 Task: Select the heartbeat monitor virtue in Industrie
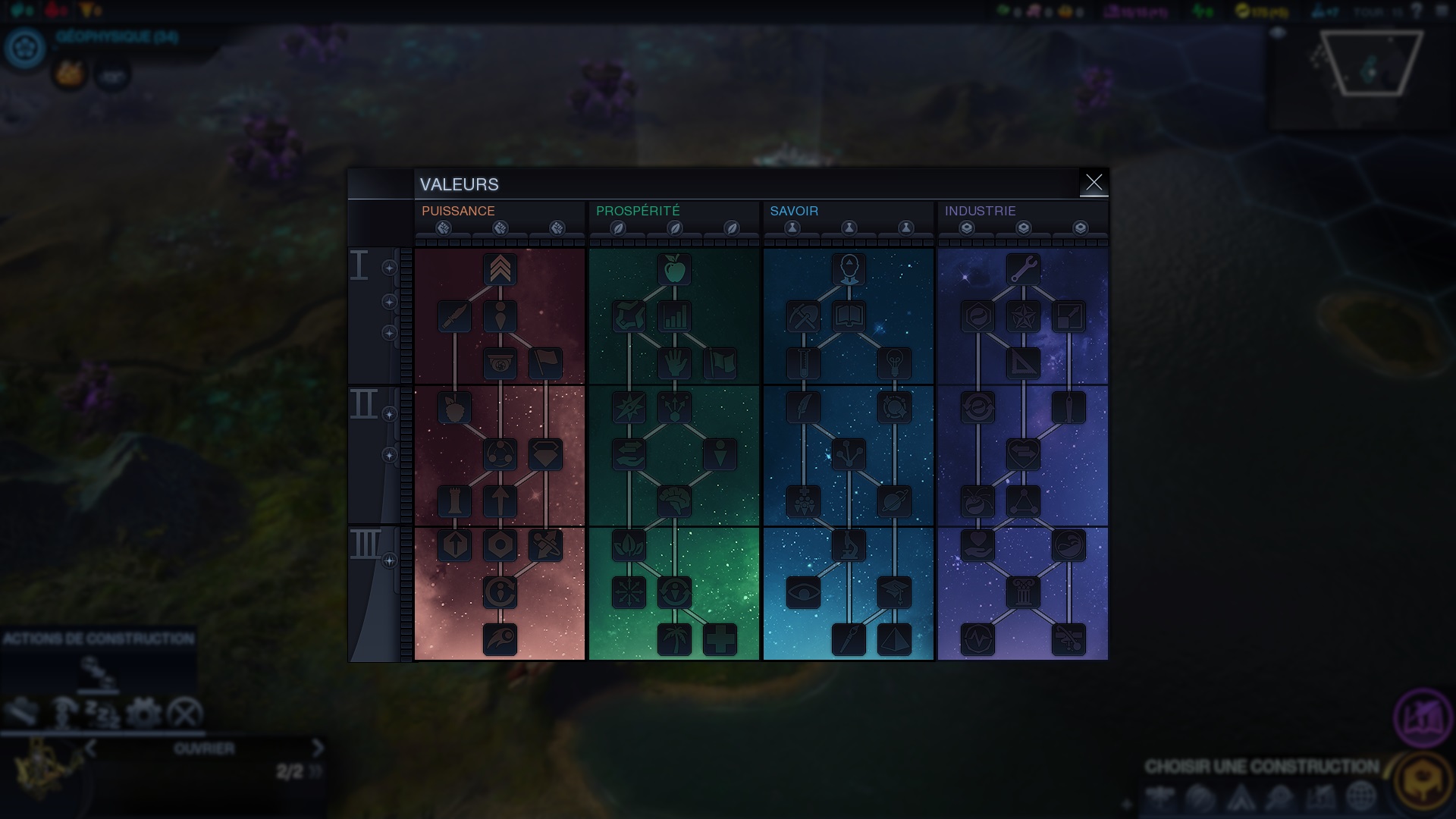(977, 639)
